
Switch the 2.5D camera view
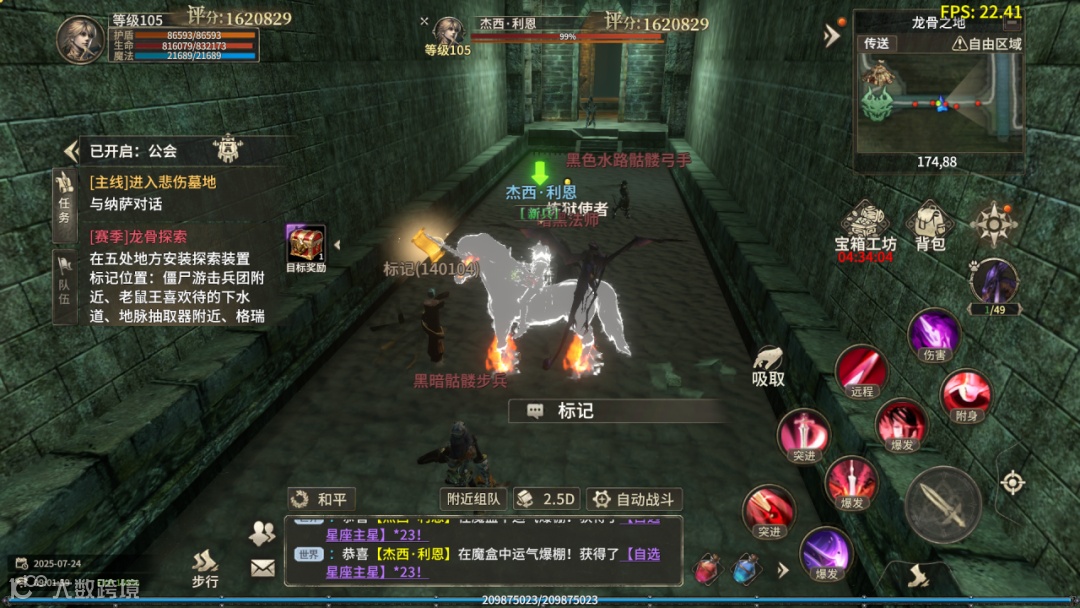pyautogui.click(x=546, y=499)
